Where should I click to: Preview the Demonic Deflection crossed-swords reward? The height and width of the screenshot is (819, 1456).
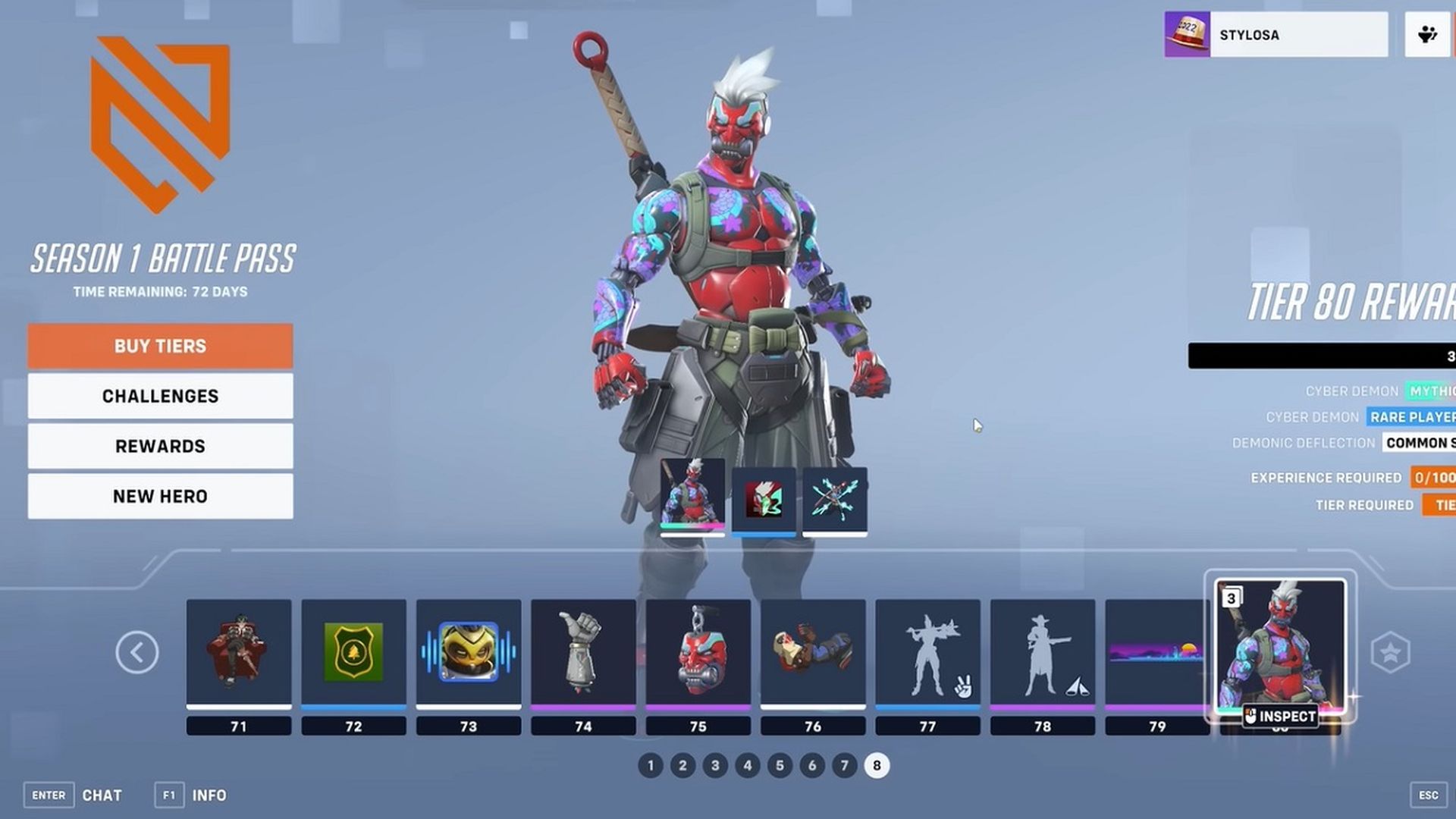835,499
